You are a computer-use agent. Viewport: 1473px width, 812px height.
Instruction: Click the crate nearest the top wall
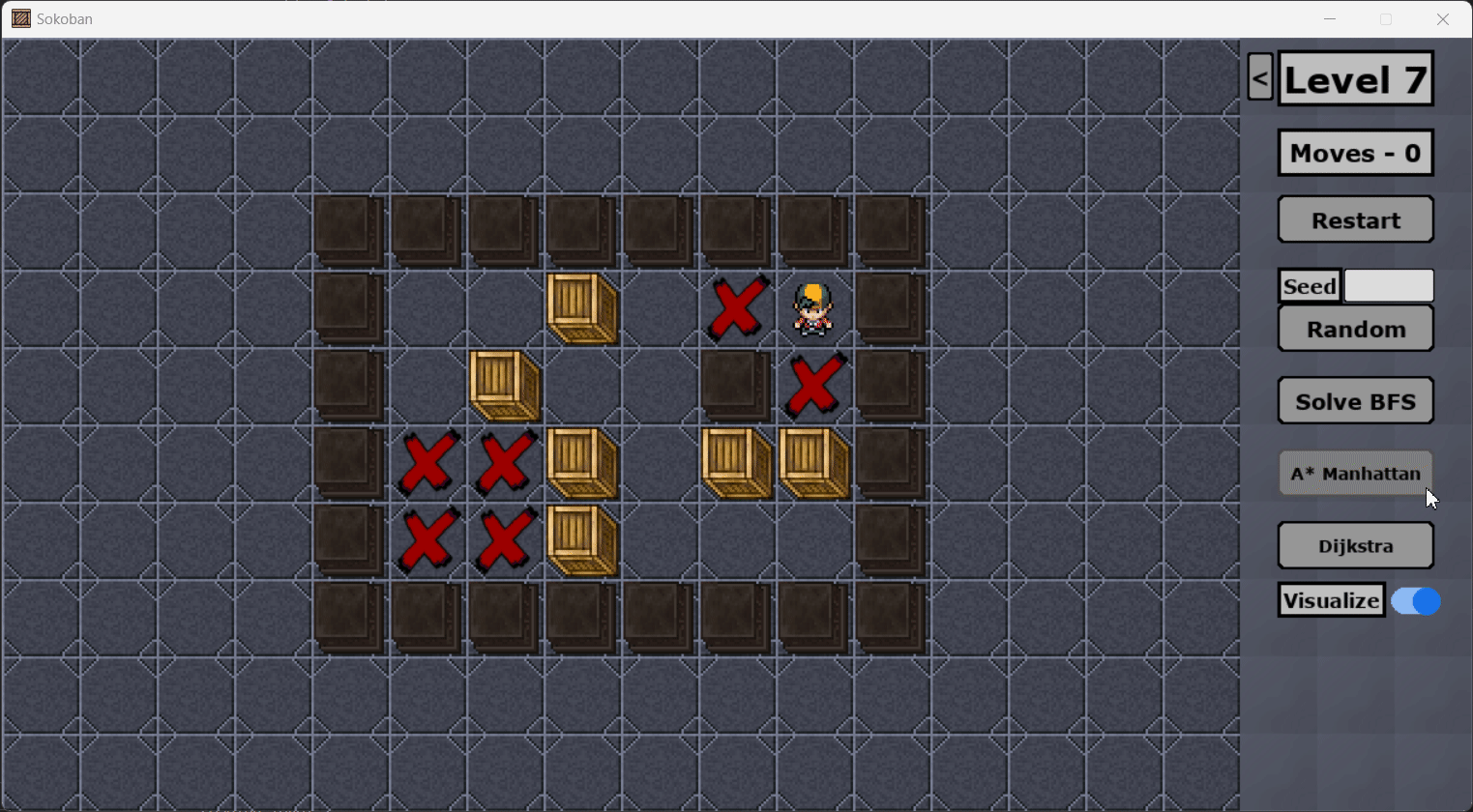[582, 307]
